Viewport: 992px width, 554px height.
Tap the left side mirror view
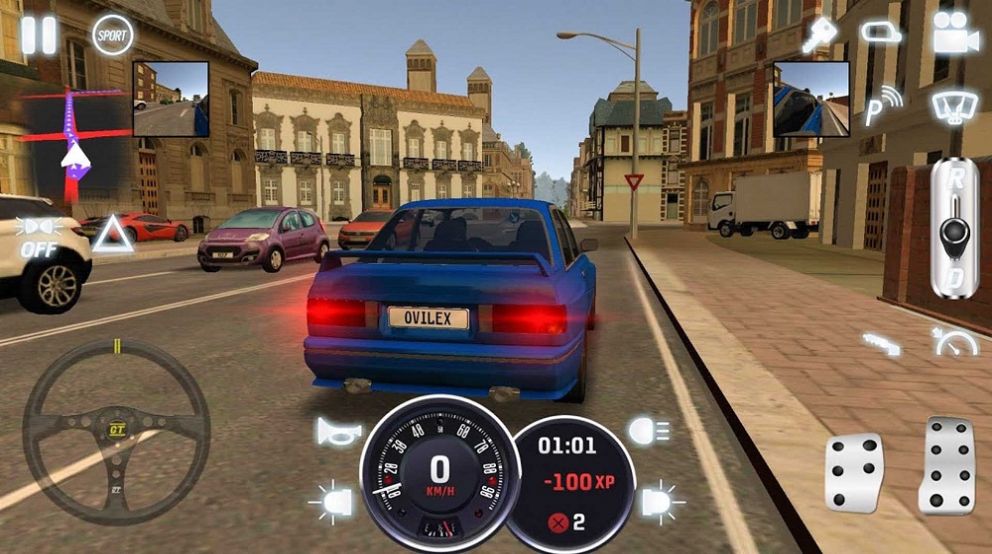170,98
